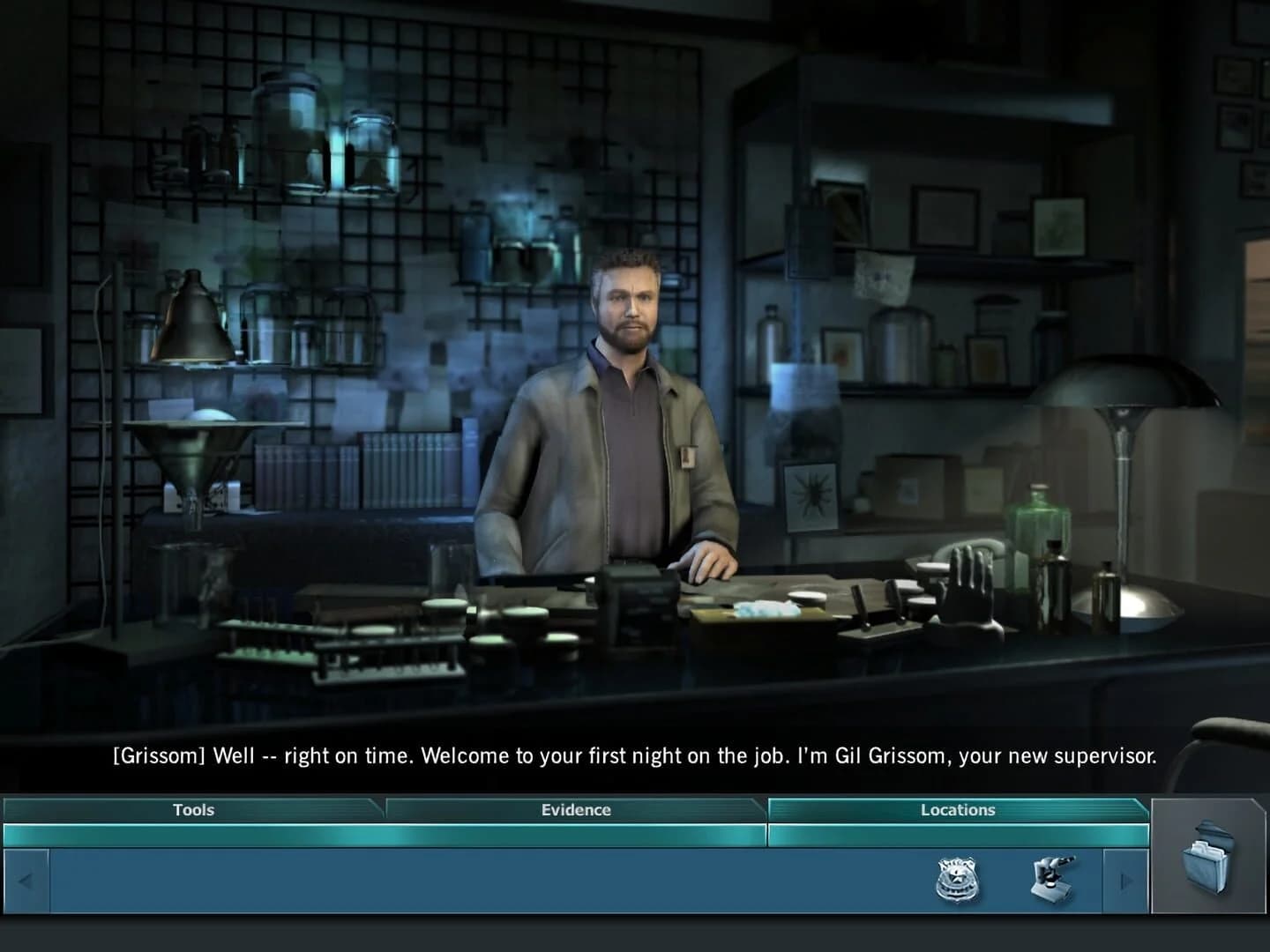
Task: Click Grissom's dialogue subtitle text
Action: coord(633,756)
